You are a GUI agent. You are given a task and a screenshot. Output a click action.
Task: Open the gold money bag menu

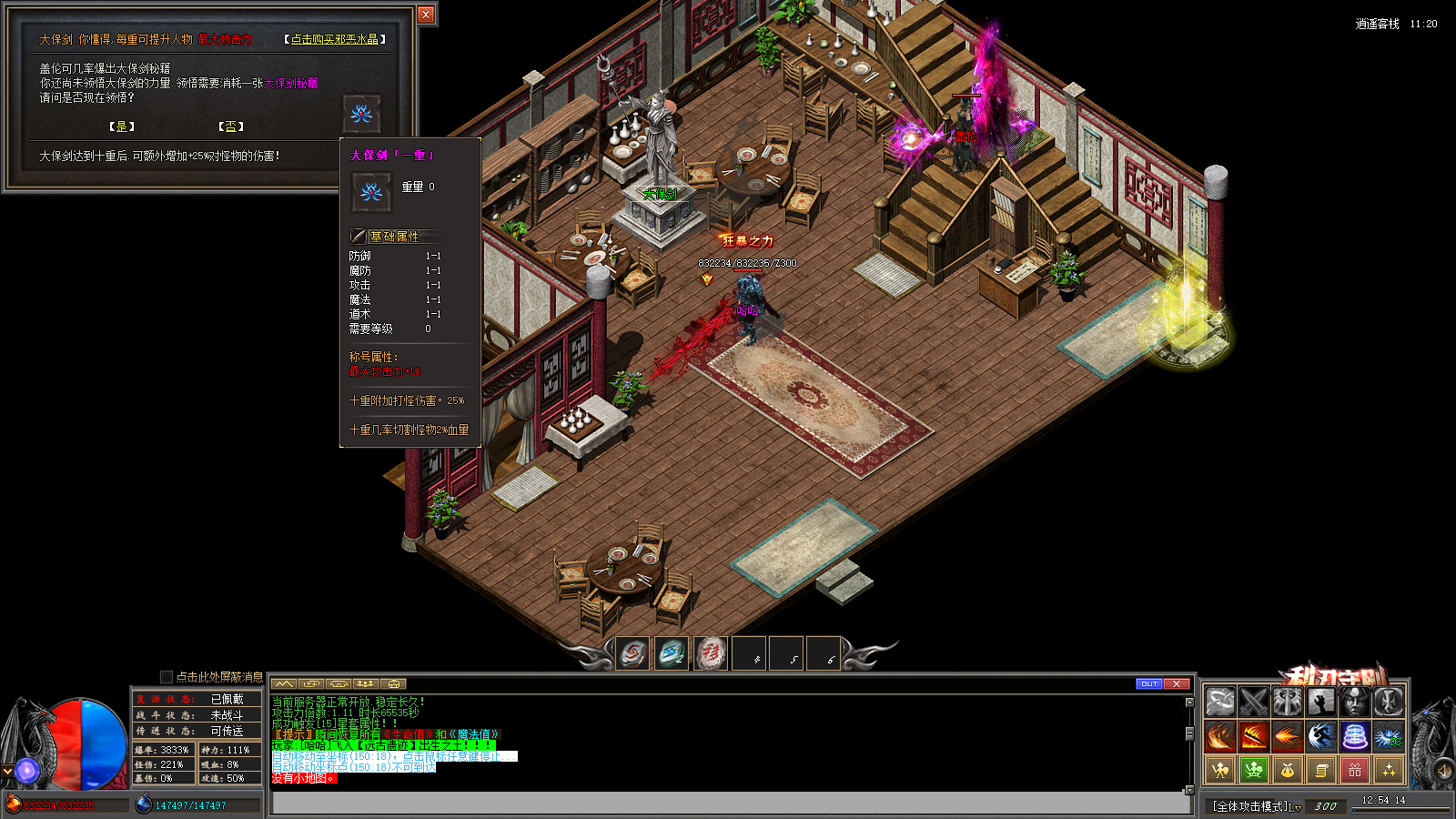tap(1288, 771)
